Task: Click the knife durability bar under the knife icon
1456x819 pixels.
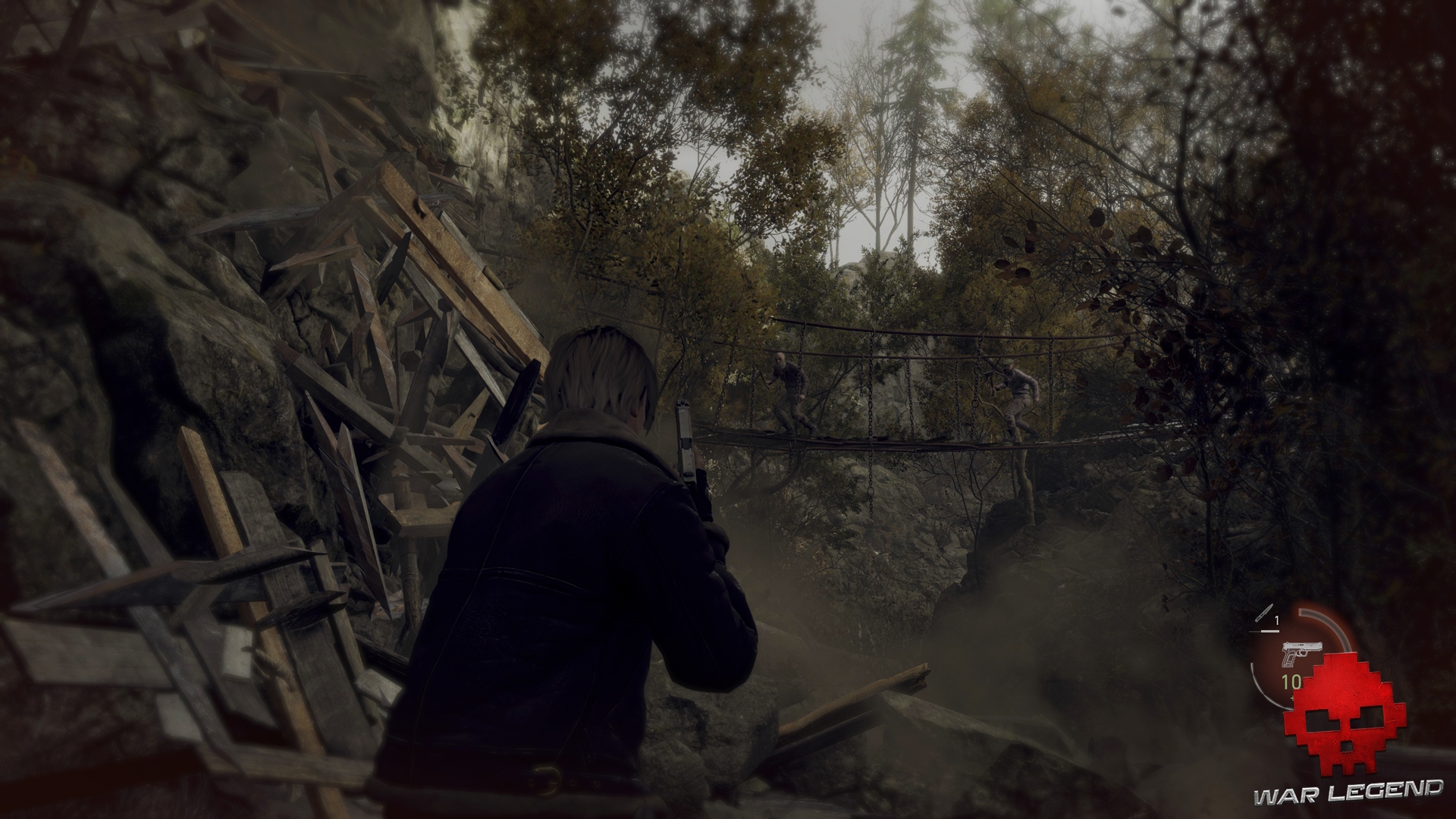Action: coord(1263,632)
